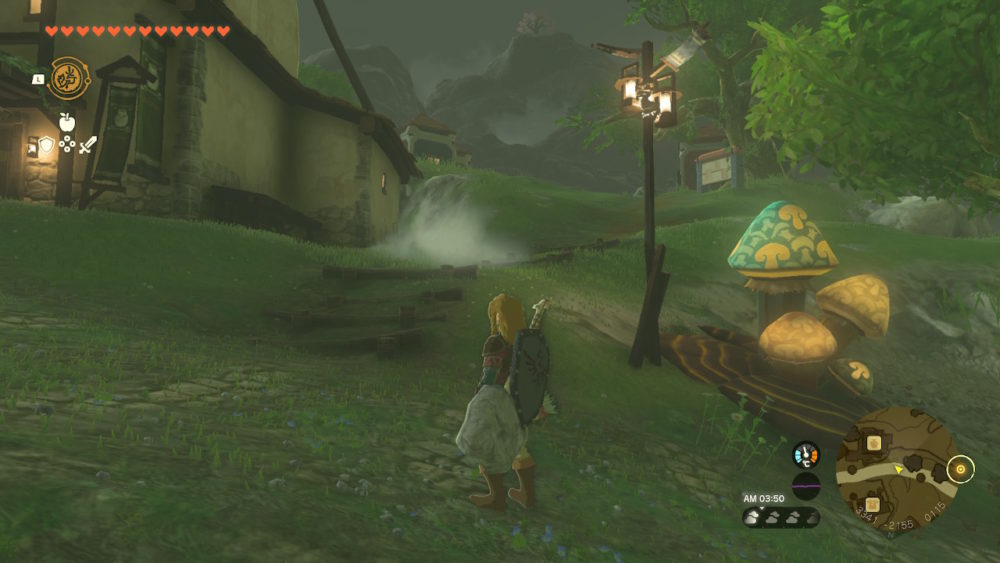The height and width of the screenshot is (563, 1000).
Task: Click the glowing yellow objective marker ring
Action: tap(962, 469)
